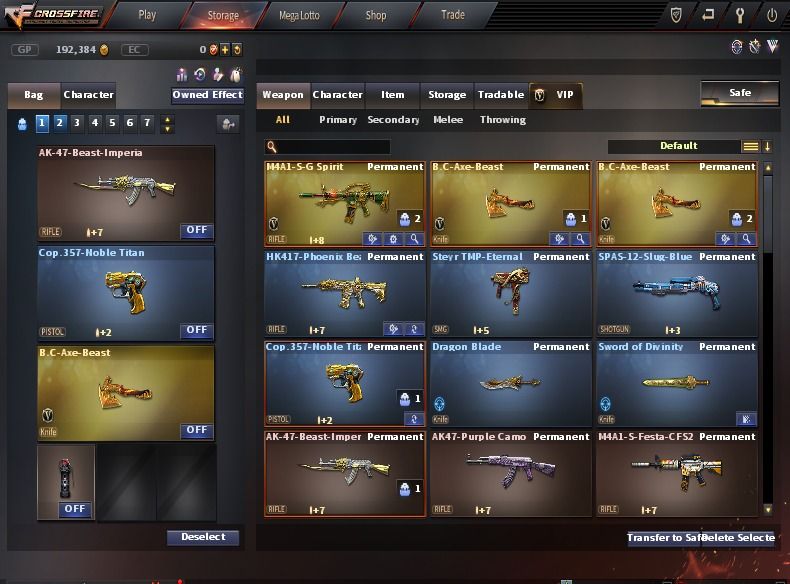The width and height of the screenshot is (790, 584).
Task: Go to the MegaLotto section
Action: [299, 15]
